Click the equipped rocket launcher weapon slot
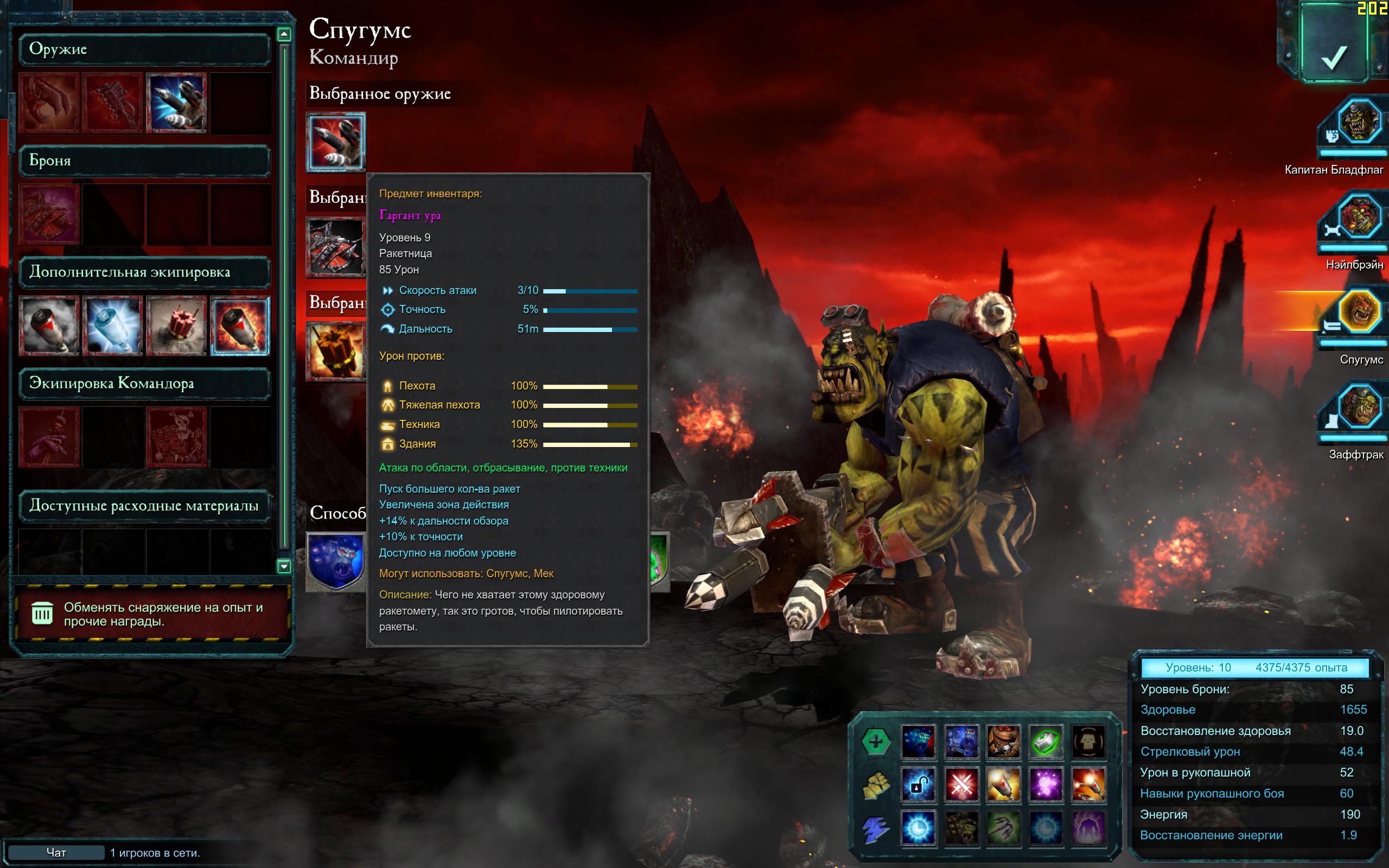 pos(336,142)
